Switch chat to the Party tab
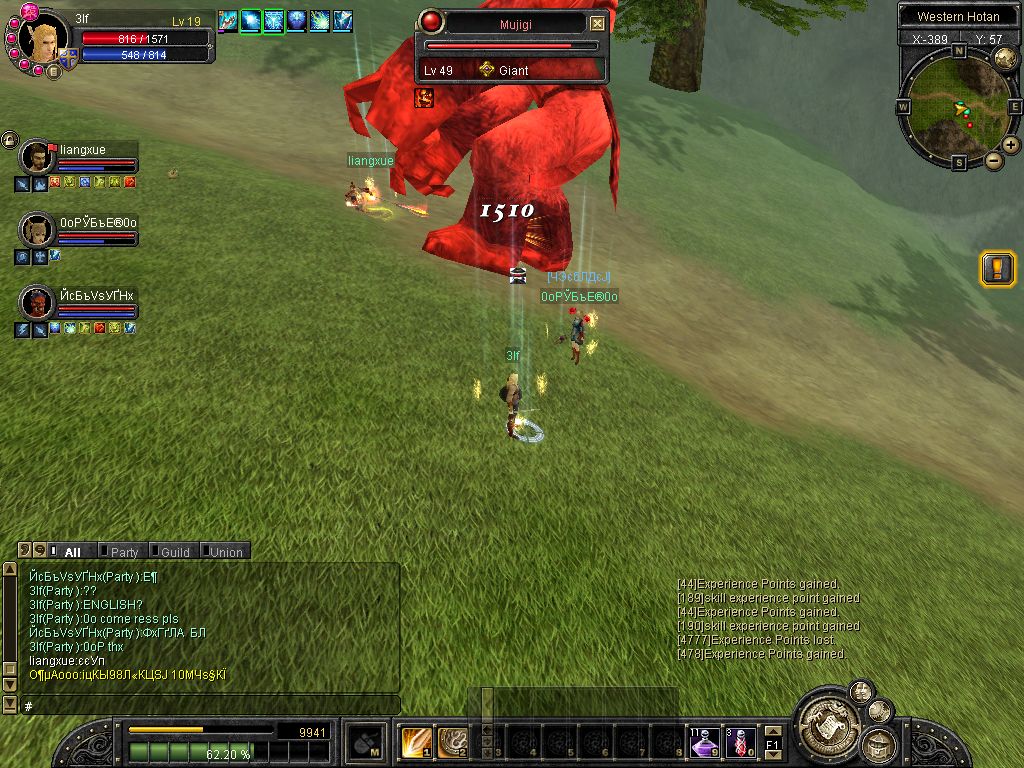Screen dimensions: 1024x768 (x=124, y=551)
